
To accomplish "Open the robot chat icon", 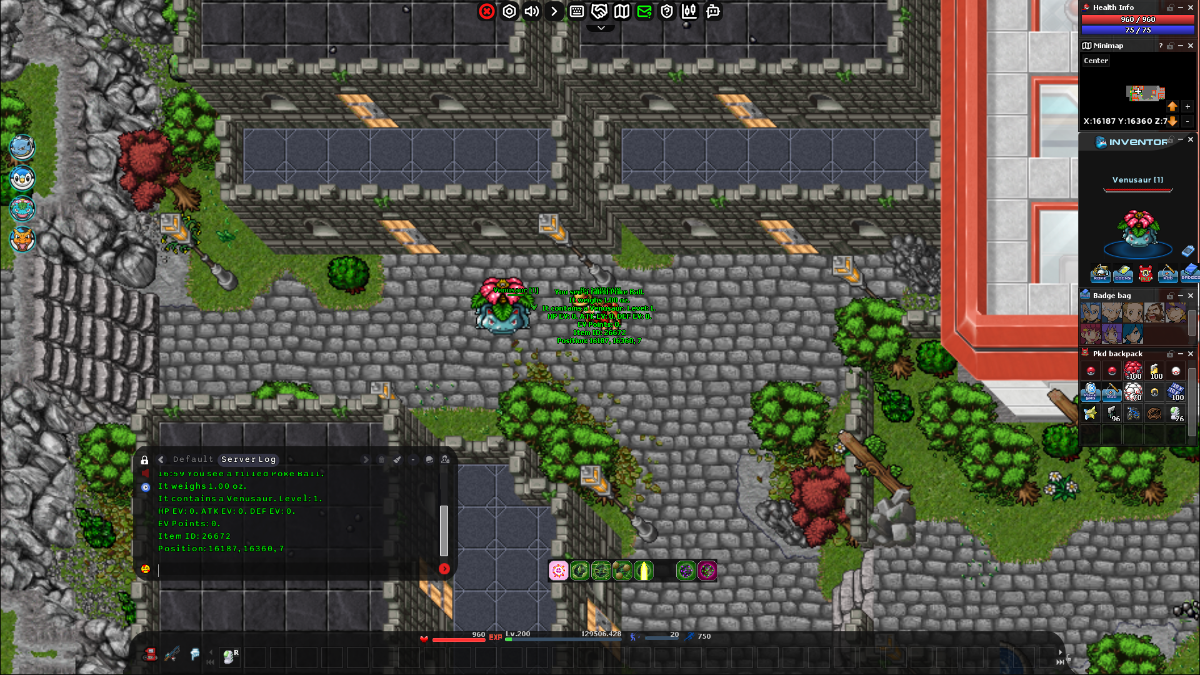I will tap(713, 11).
